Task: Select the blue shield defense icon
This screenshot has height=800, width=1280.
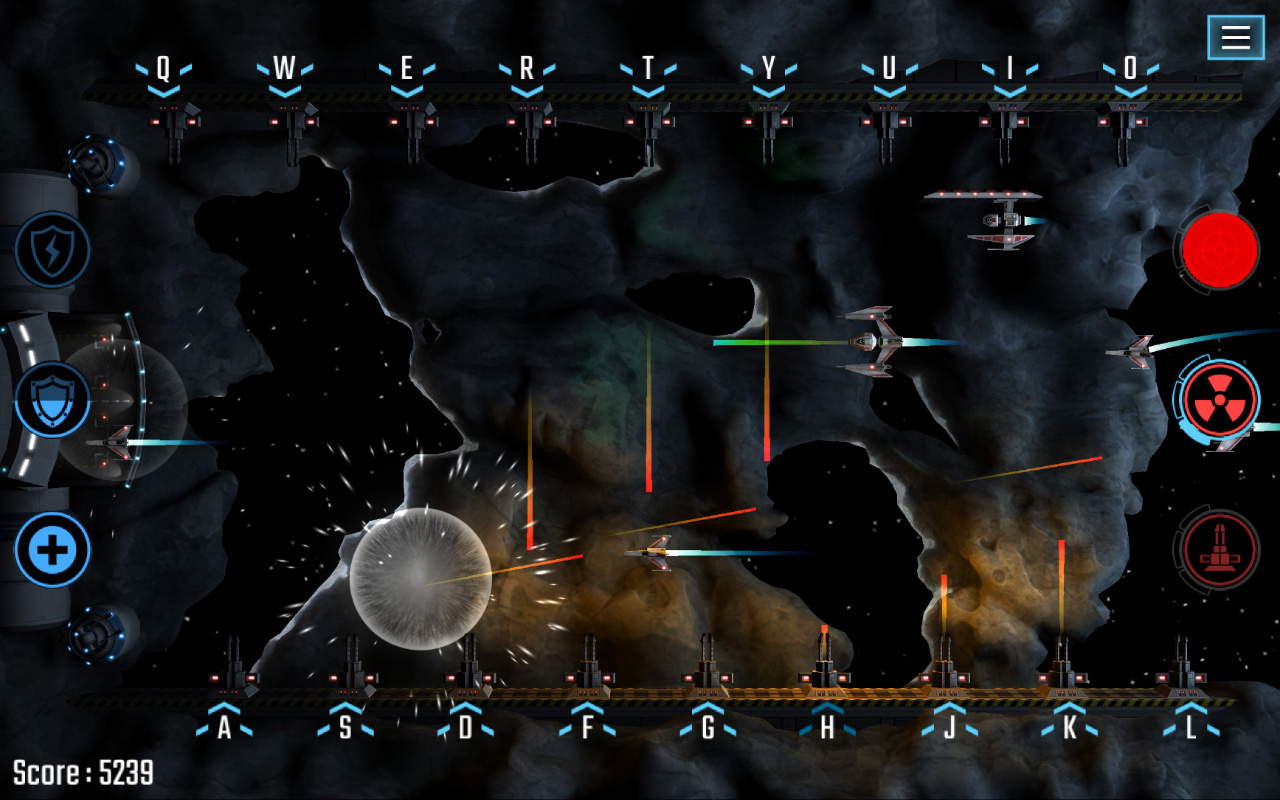Action: pyautogui.click(x=52, y=399)
